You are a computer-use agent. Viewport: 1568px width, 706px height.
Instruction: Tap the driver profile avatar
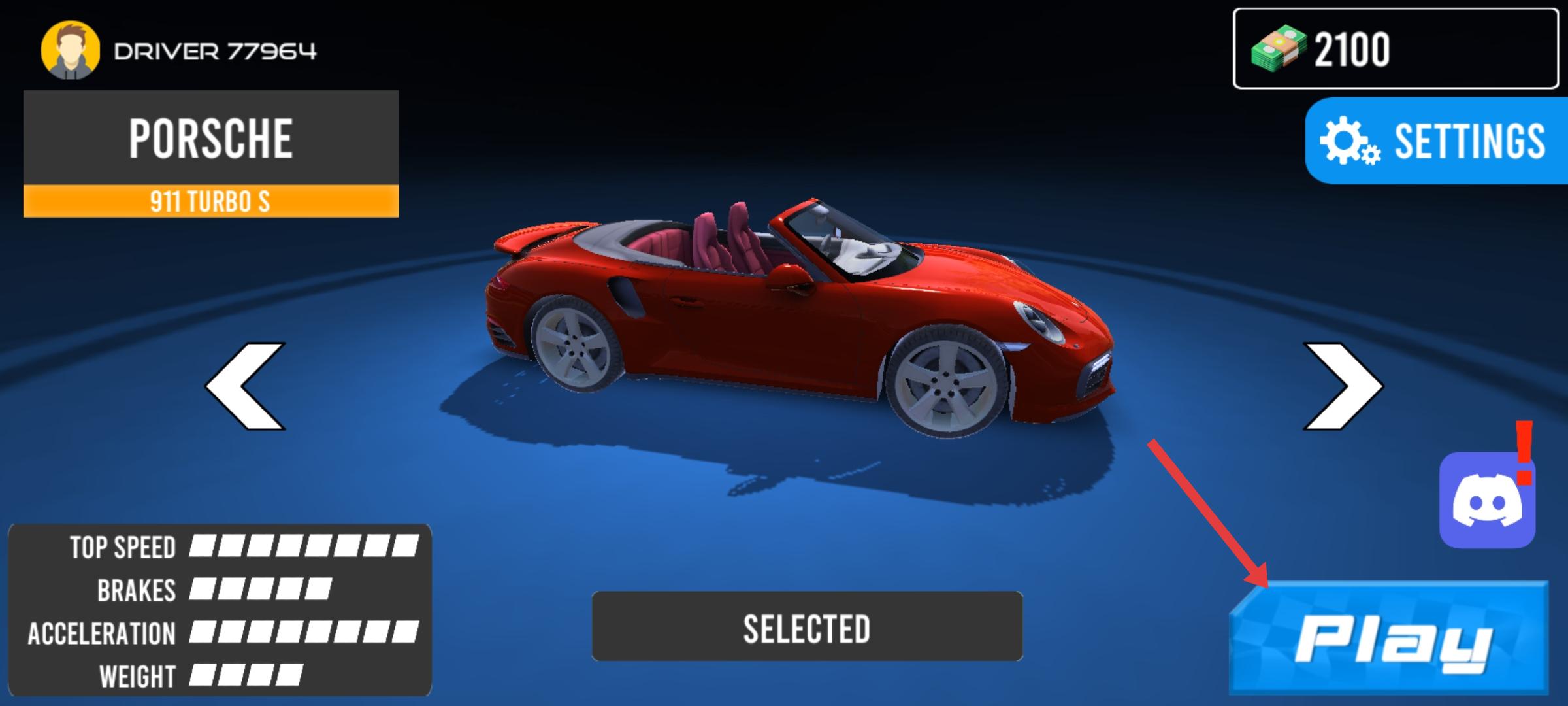click(x=70, y=50)
